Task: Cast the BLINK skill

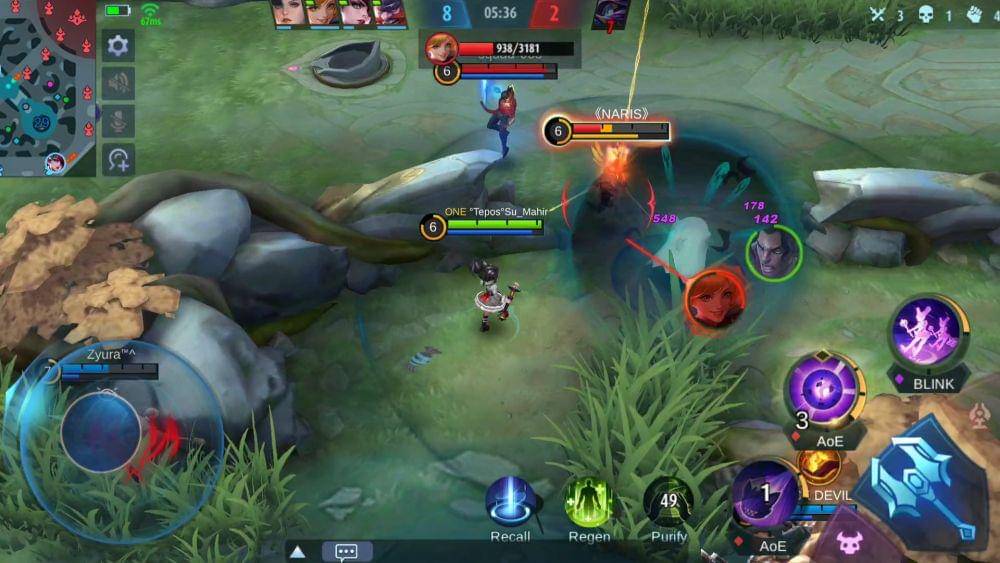Action: pyautogui.click(x=927, y=335)
